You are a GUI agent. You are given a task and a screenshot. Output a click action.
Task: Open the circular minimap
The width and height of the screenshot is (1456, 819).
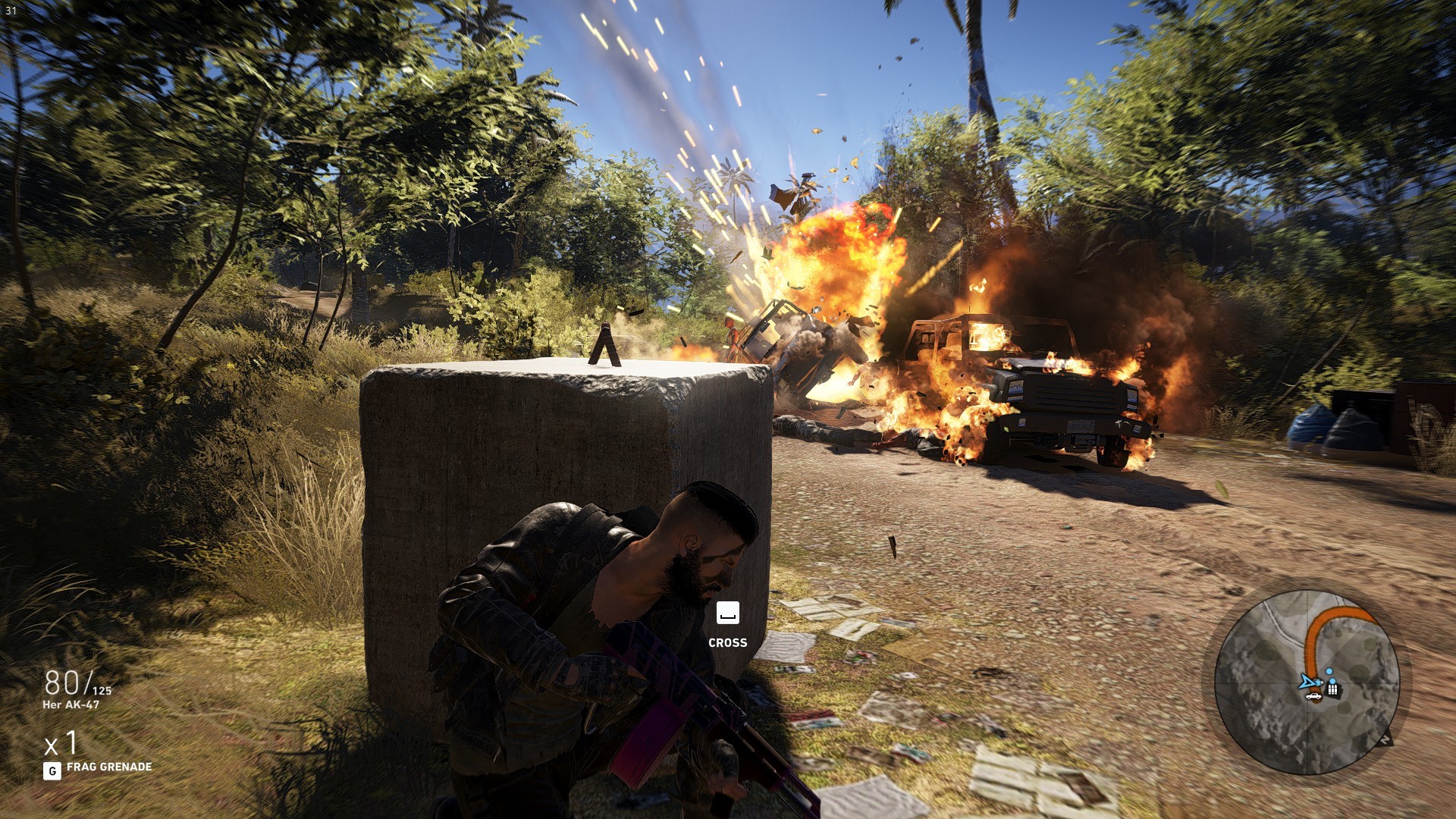pos(1306,682)
